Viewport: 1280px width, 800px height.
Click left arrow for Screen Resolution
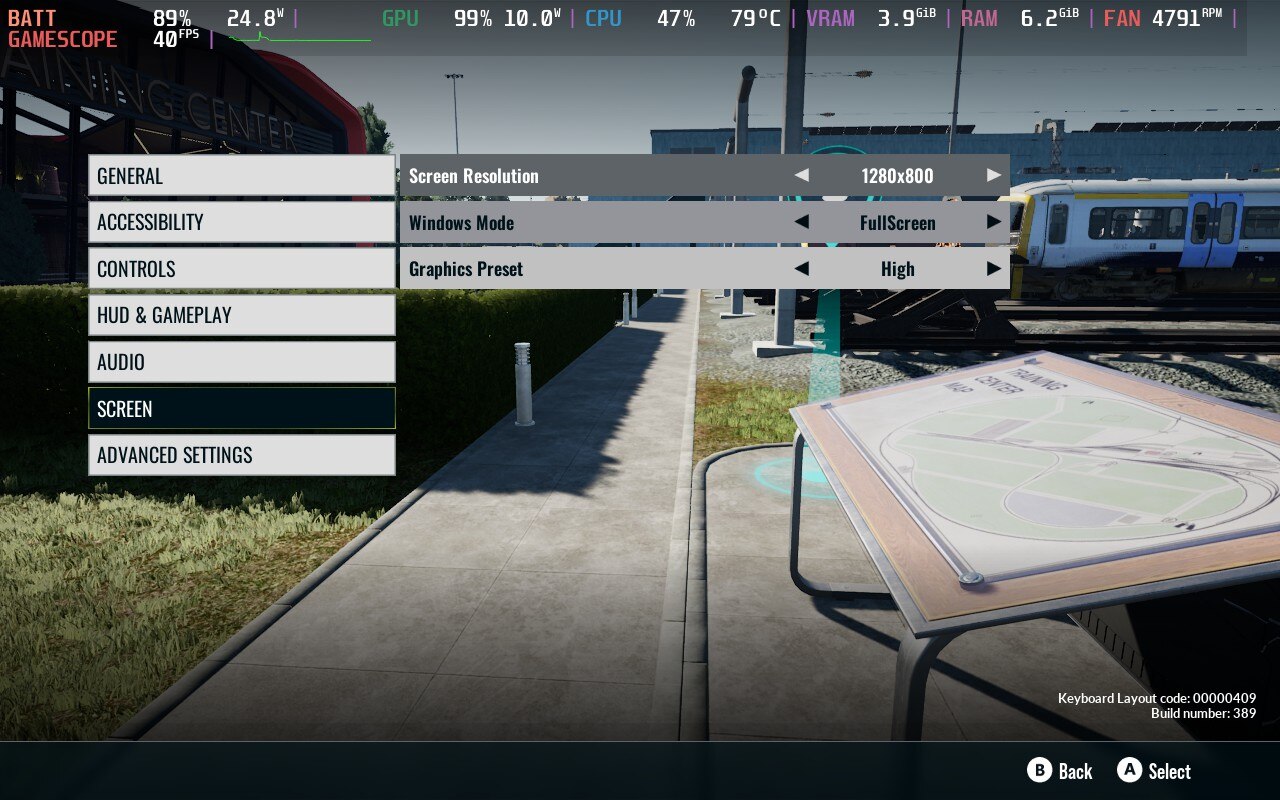(801, 175)
